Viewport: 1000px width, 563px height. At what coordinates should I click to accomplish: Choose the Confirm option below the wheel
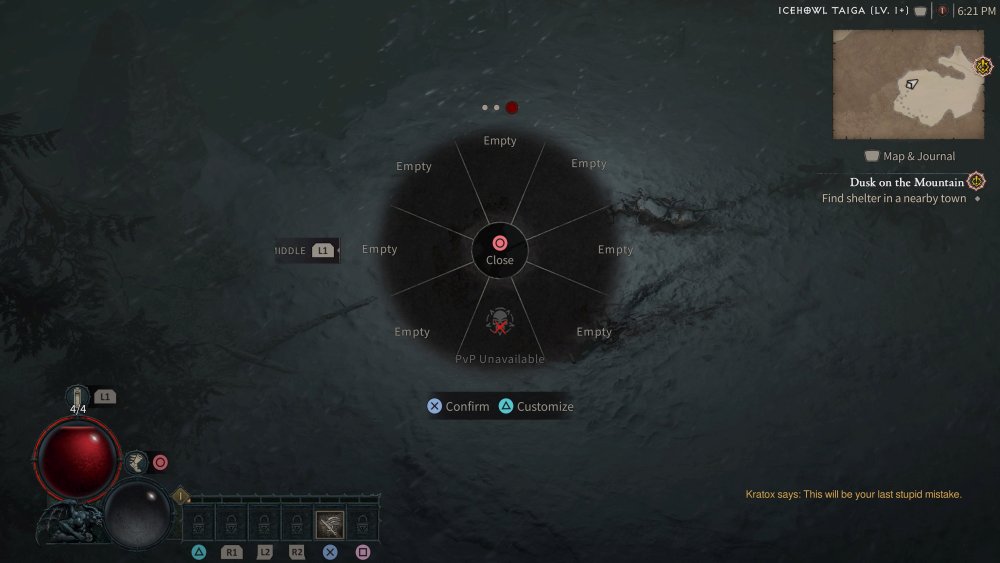pos(458,407)
